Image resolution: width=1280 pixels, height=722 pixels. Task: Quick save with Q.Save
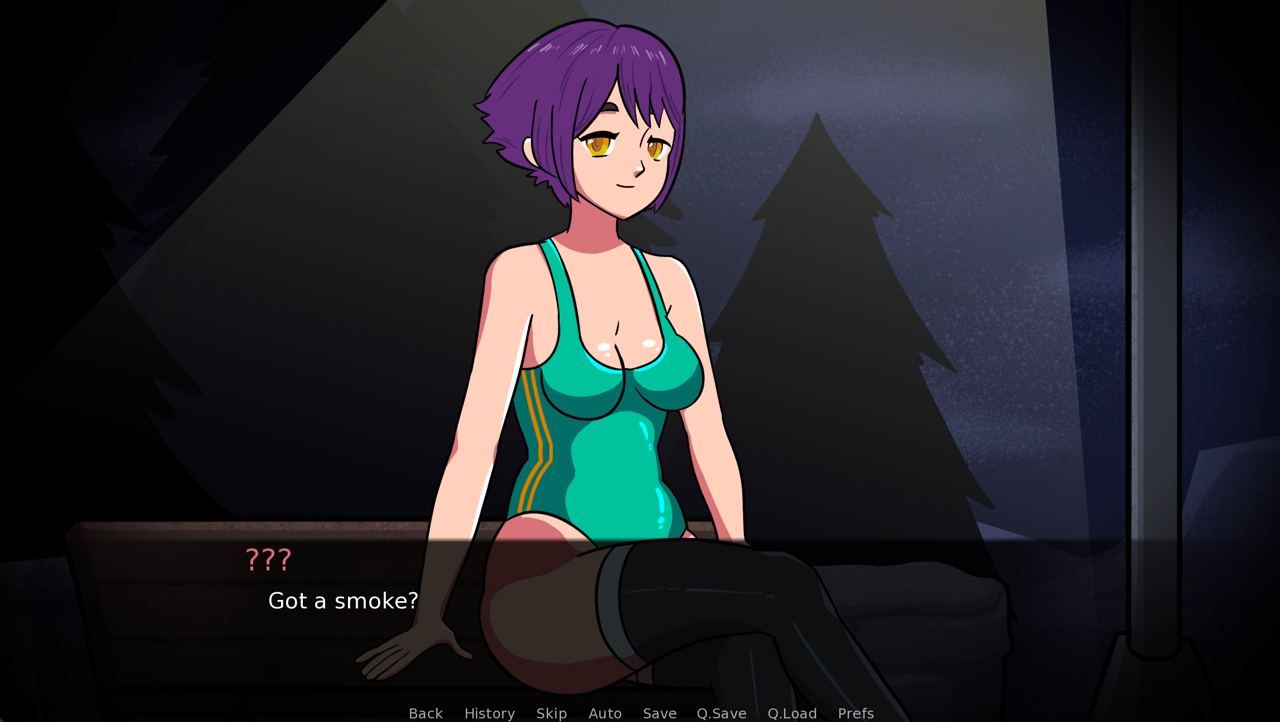coord(721,713)
